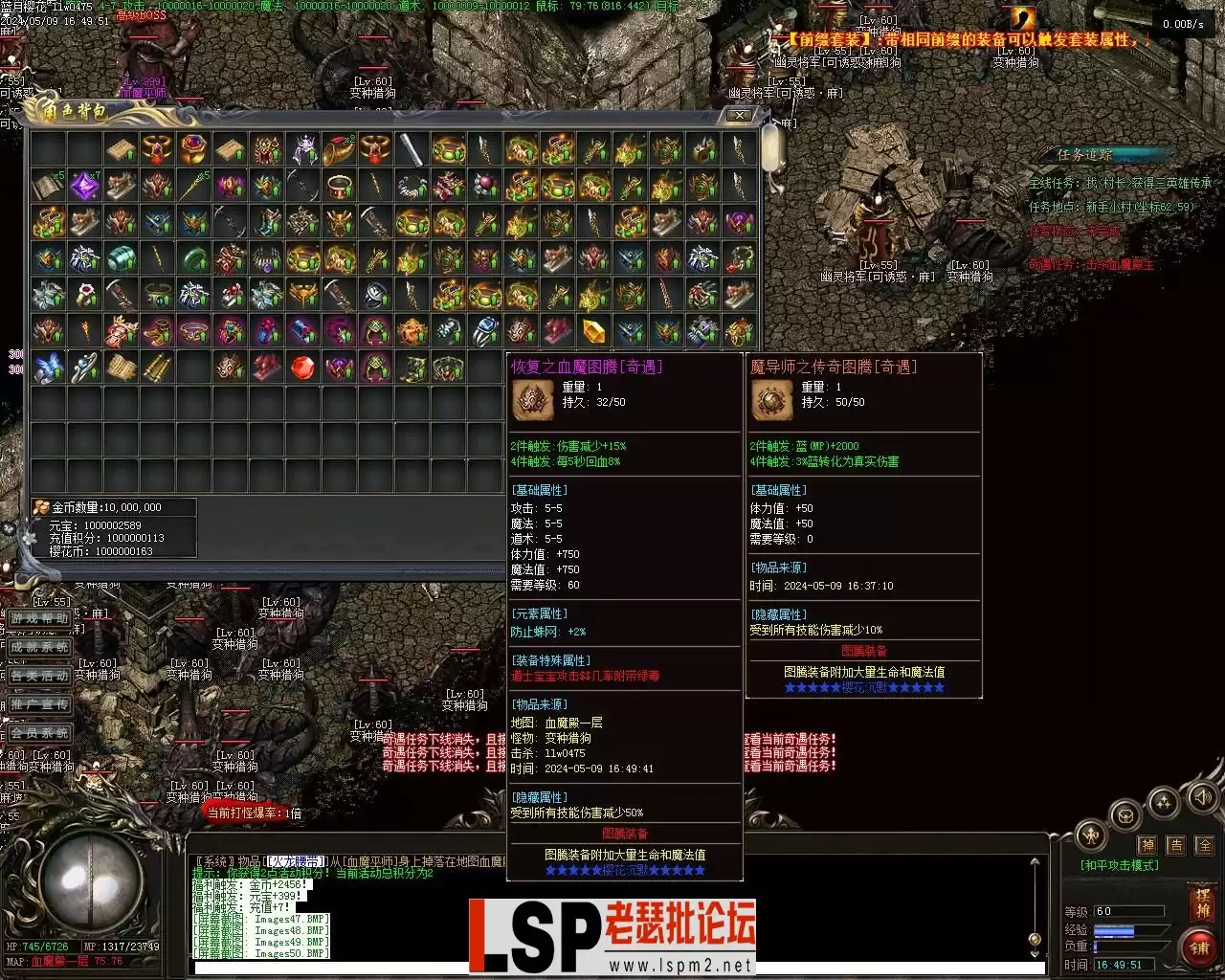Select the yellow crystal item in backpack

point(594,331)
